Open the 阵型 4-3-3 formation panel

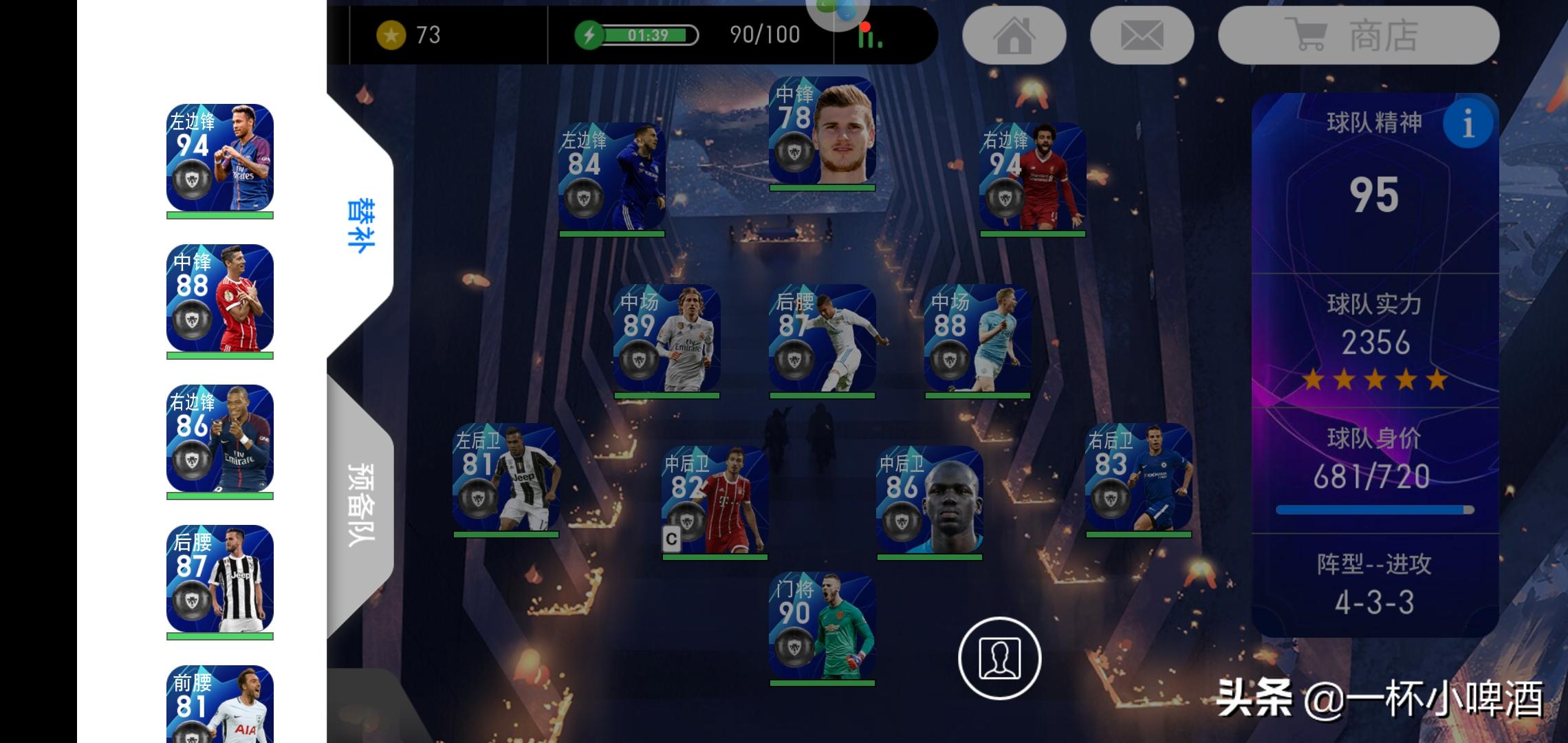tap(1374, 583)
